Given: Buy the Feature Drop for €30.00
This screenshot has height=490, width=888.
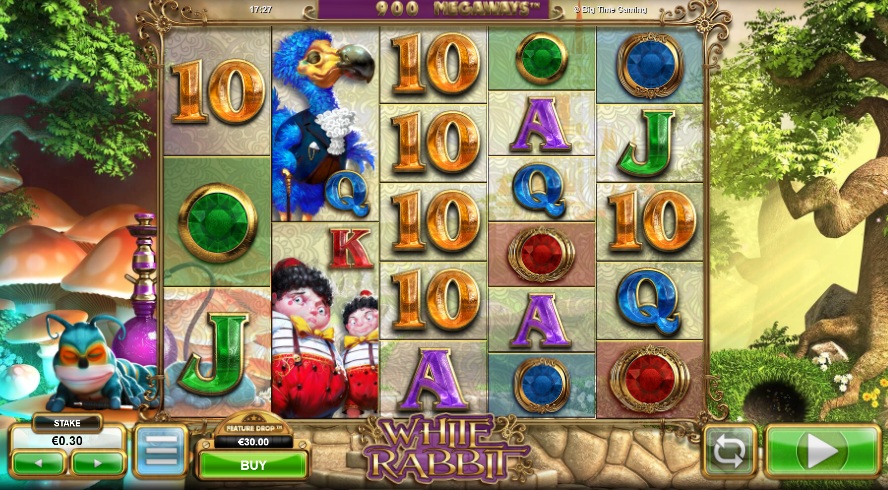Looking at the screenshot, I should 253,465.
